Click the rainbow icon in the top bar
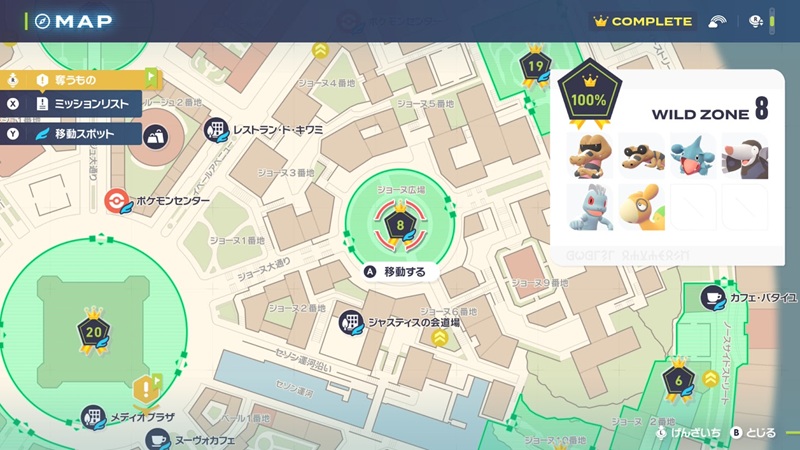Image resolution: width=800 pixels, height=450 pixels. click(717, 21)
